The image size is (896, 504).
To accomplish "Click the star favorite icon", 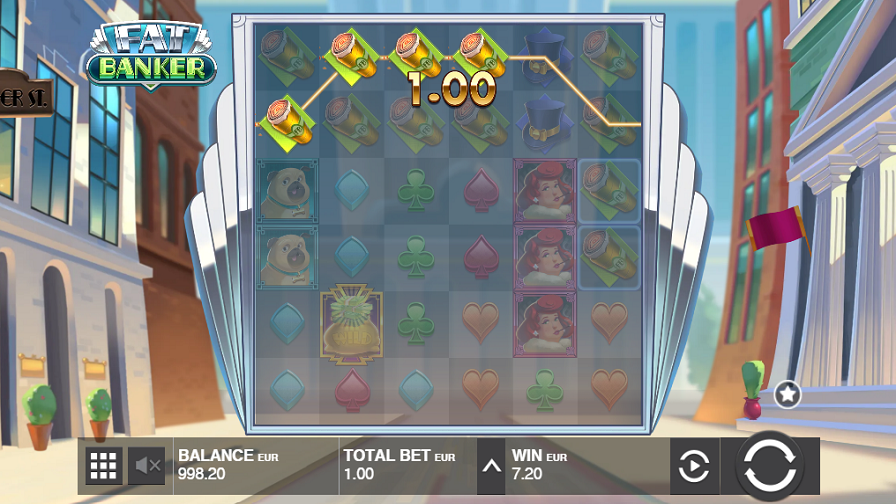I will (x=787, y=394).
